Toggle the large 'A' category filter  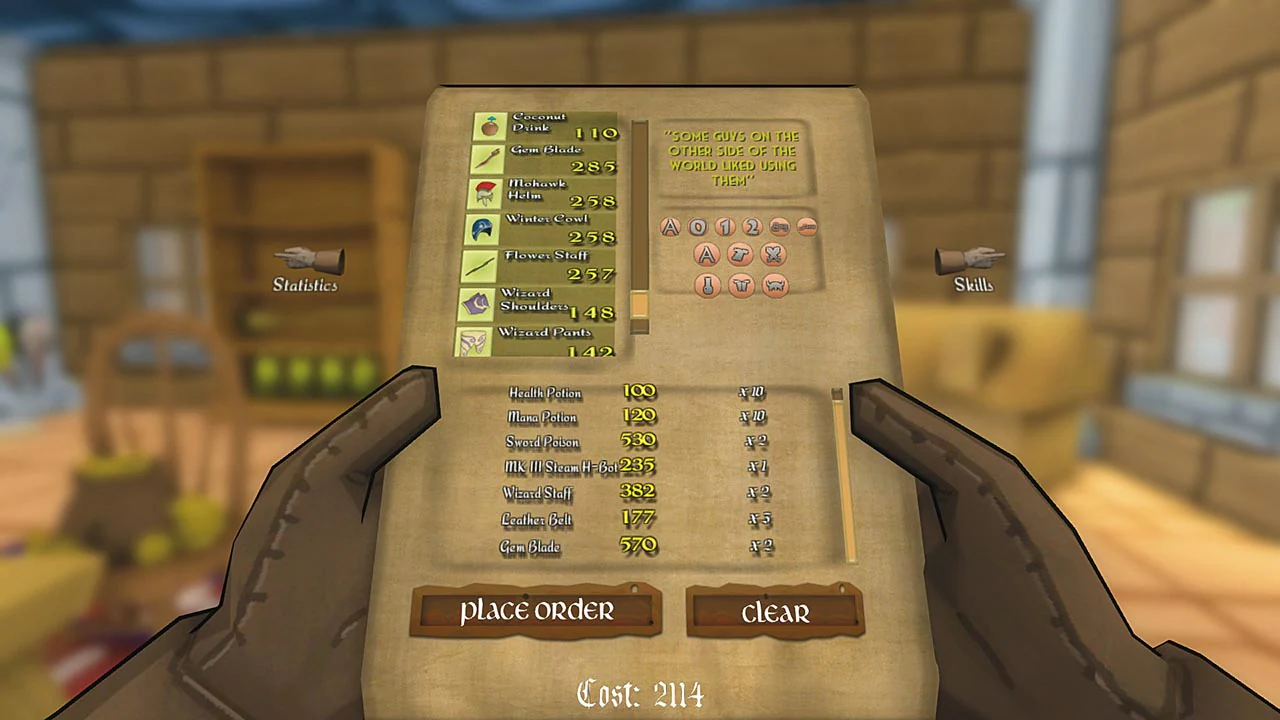tap(706, 254)
